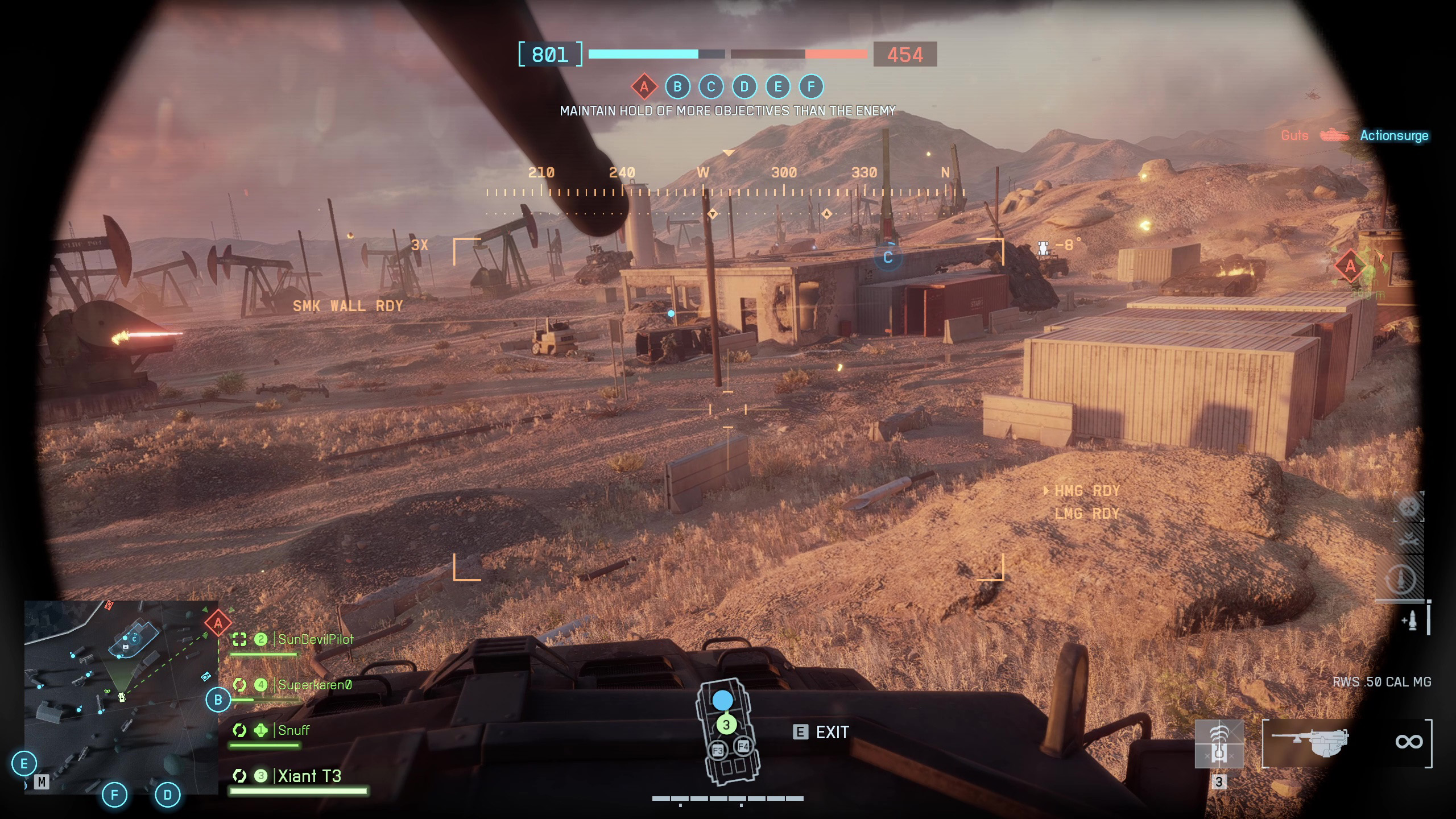Select objective A in the top objective row
This screenshot has height=819, width=1456.
[644, 87]
